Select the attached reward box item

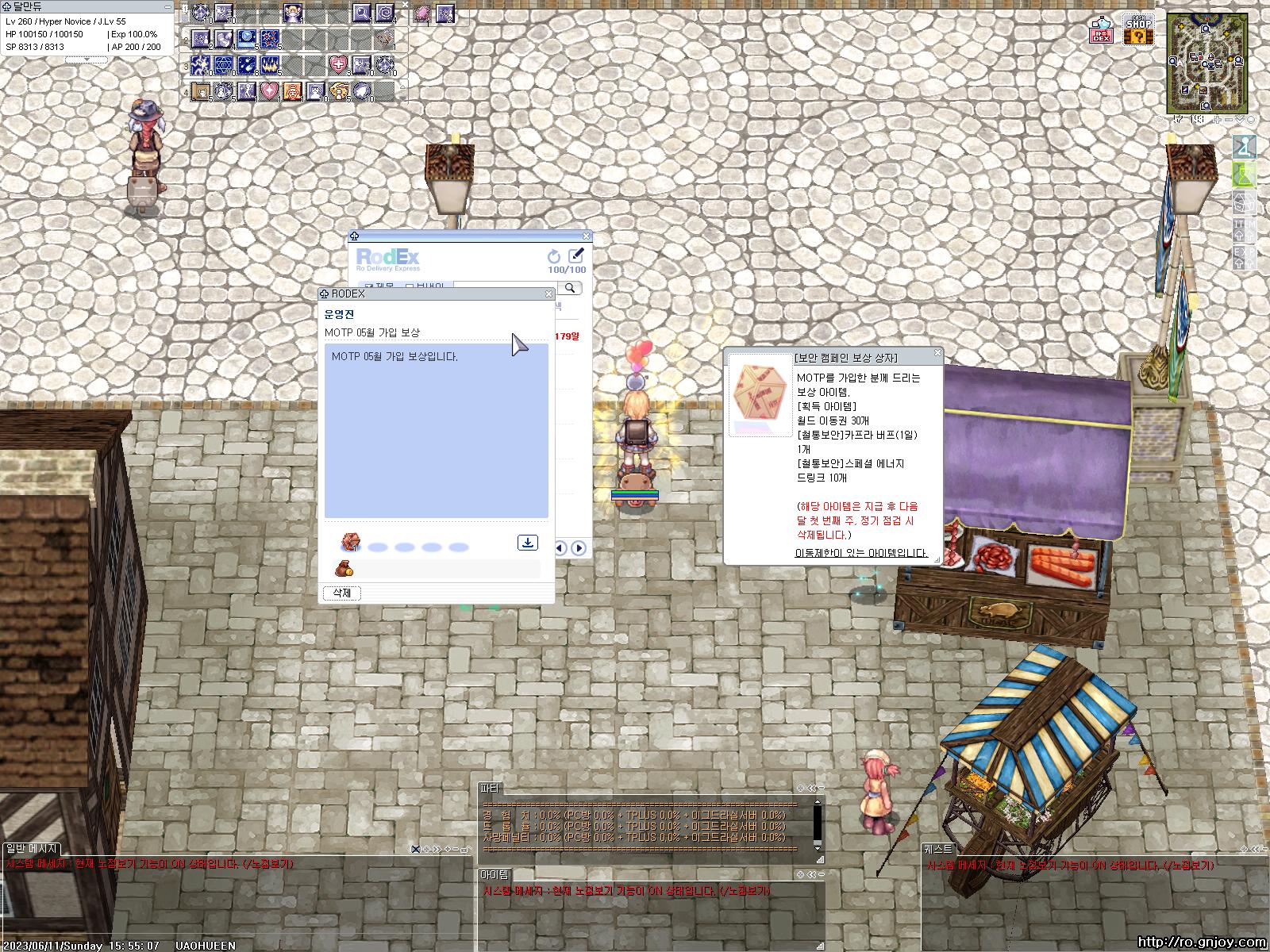tap(350, 543)
